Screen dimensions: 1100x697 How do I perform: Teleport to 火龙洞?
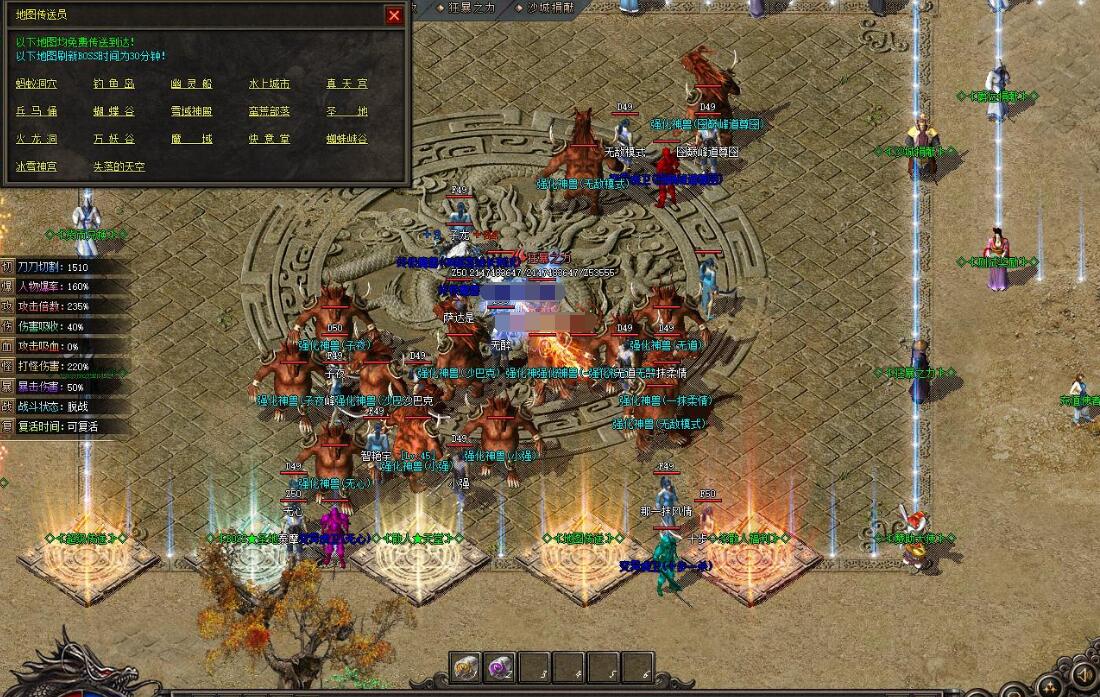[x=36, y=139]
